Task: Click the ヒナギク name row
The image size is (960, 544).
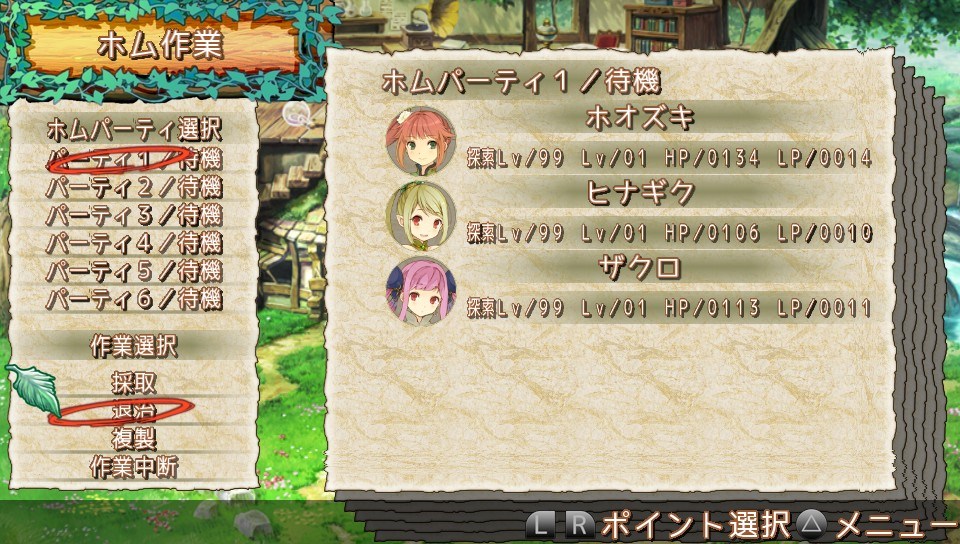Action: point(640,193)
